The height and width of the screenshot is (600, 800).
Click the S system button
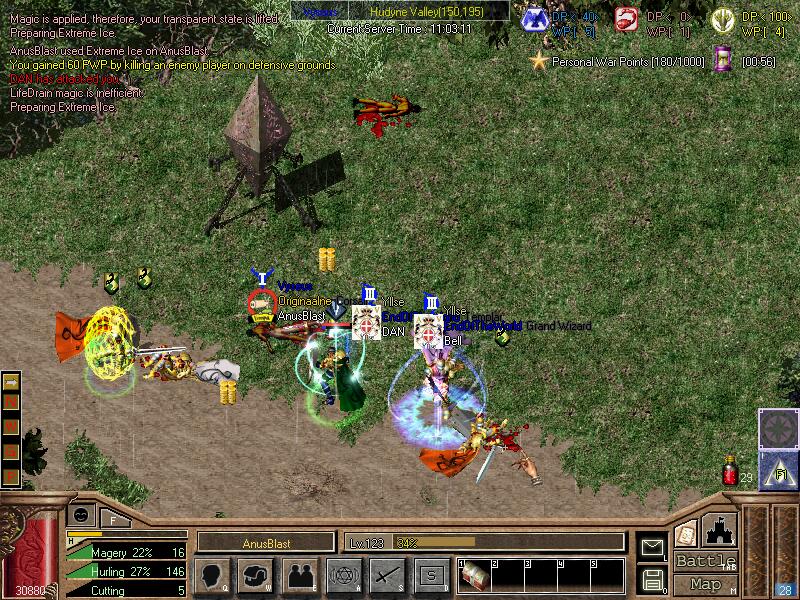(x=430, y=575)
